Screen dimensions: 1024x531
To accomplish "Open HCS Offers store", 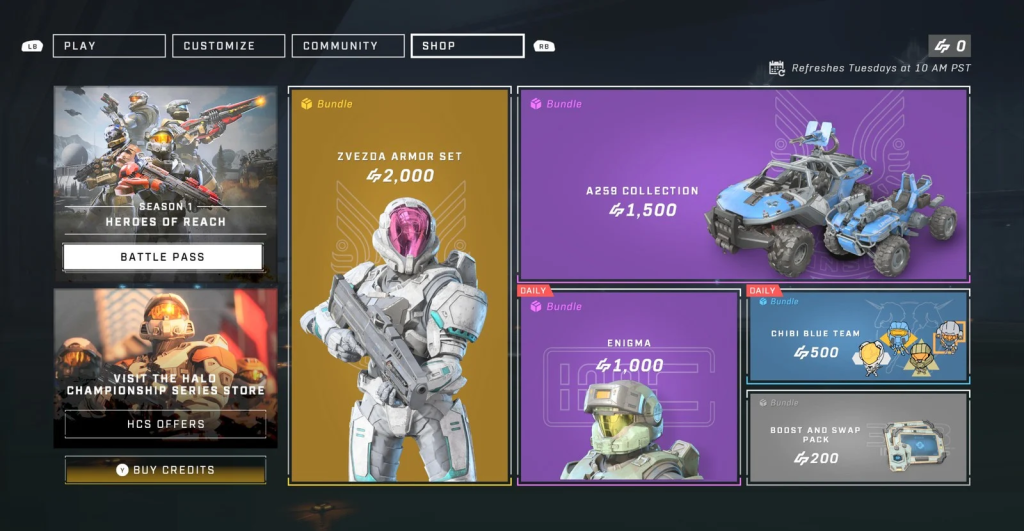I will [x=166, y=424].
